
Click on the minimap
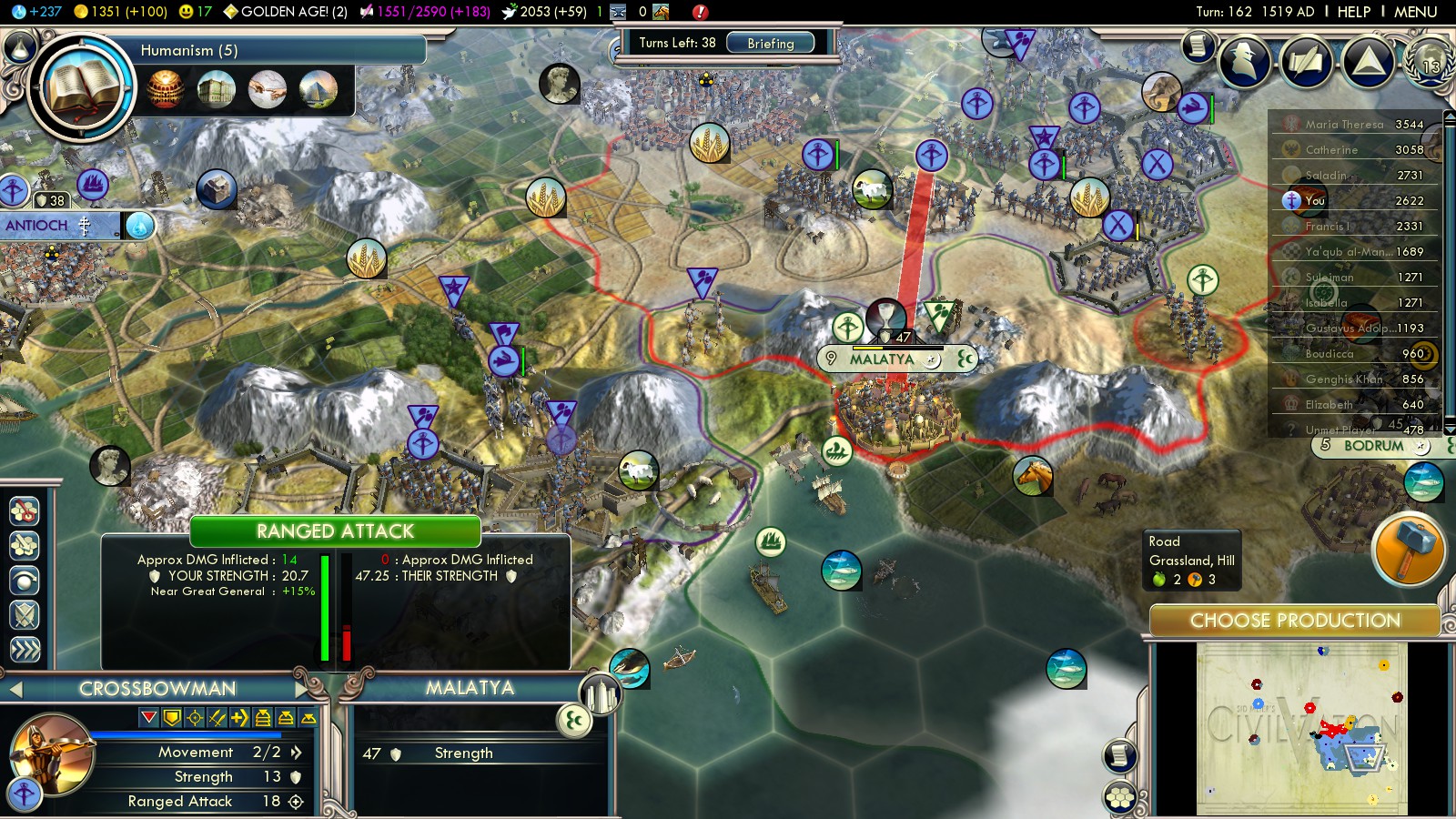tap(1301, 728)
